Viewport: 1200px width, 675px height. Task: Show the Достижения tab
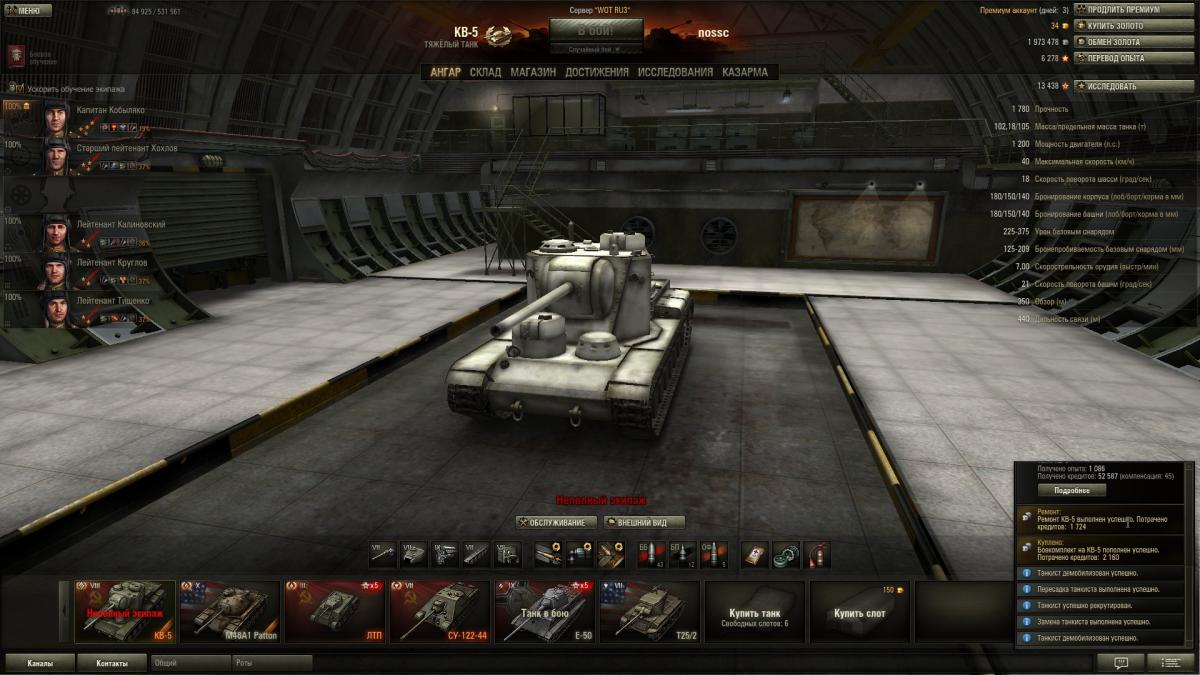pos(597,72)
